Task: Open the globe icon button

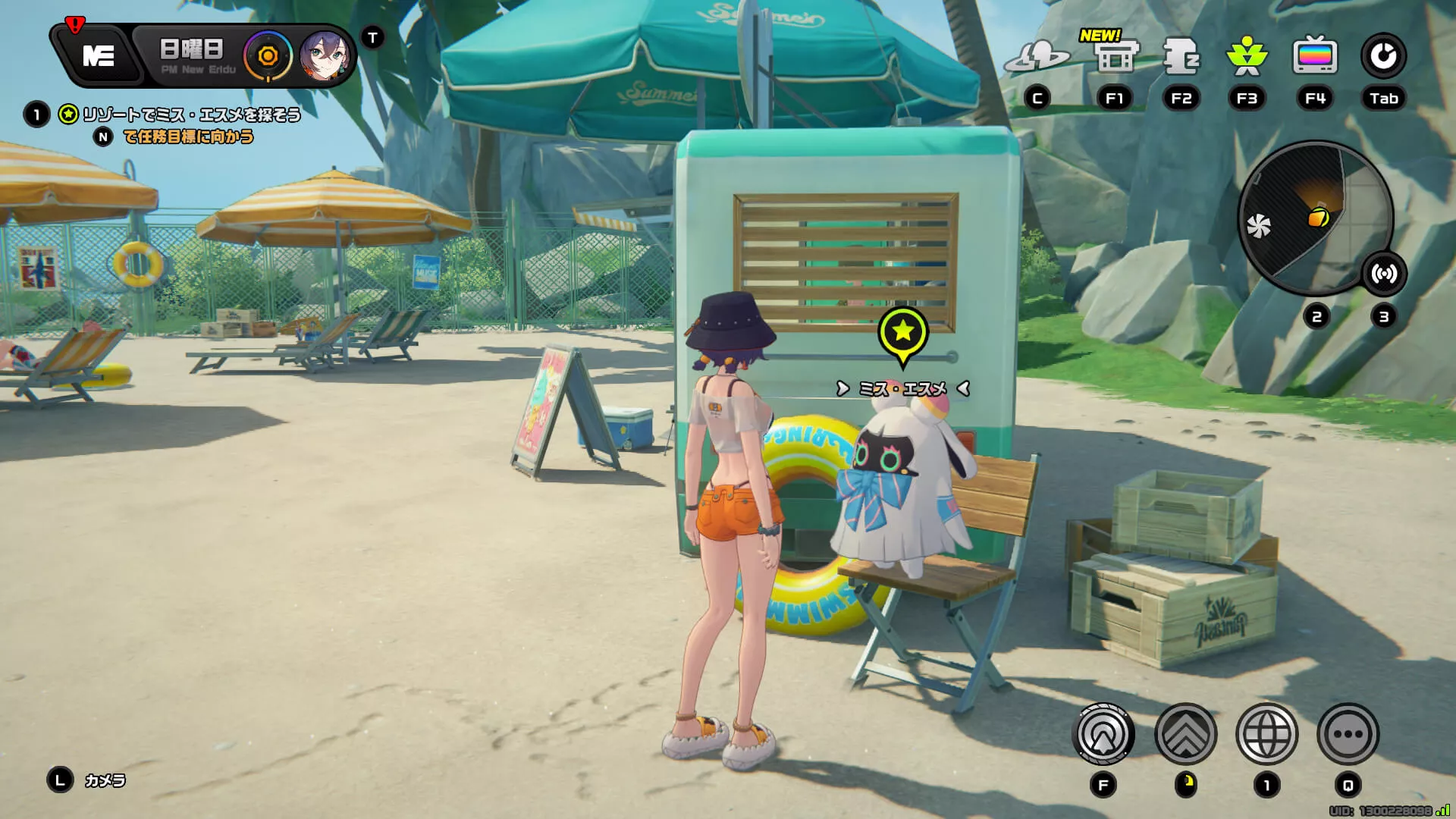Action: point(1266,734)
